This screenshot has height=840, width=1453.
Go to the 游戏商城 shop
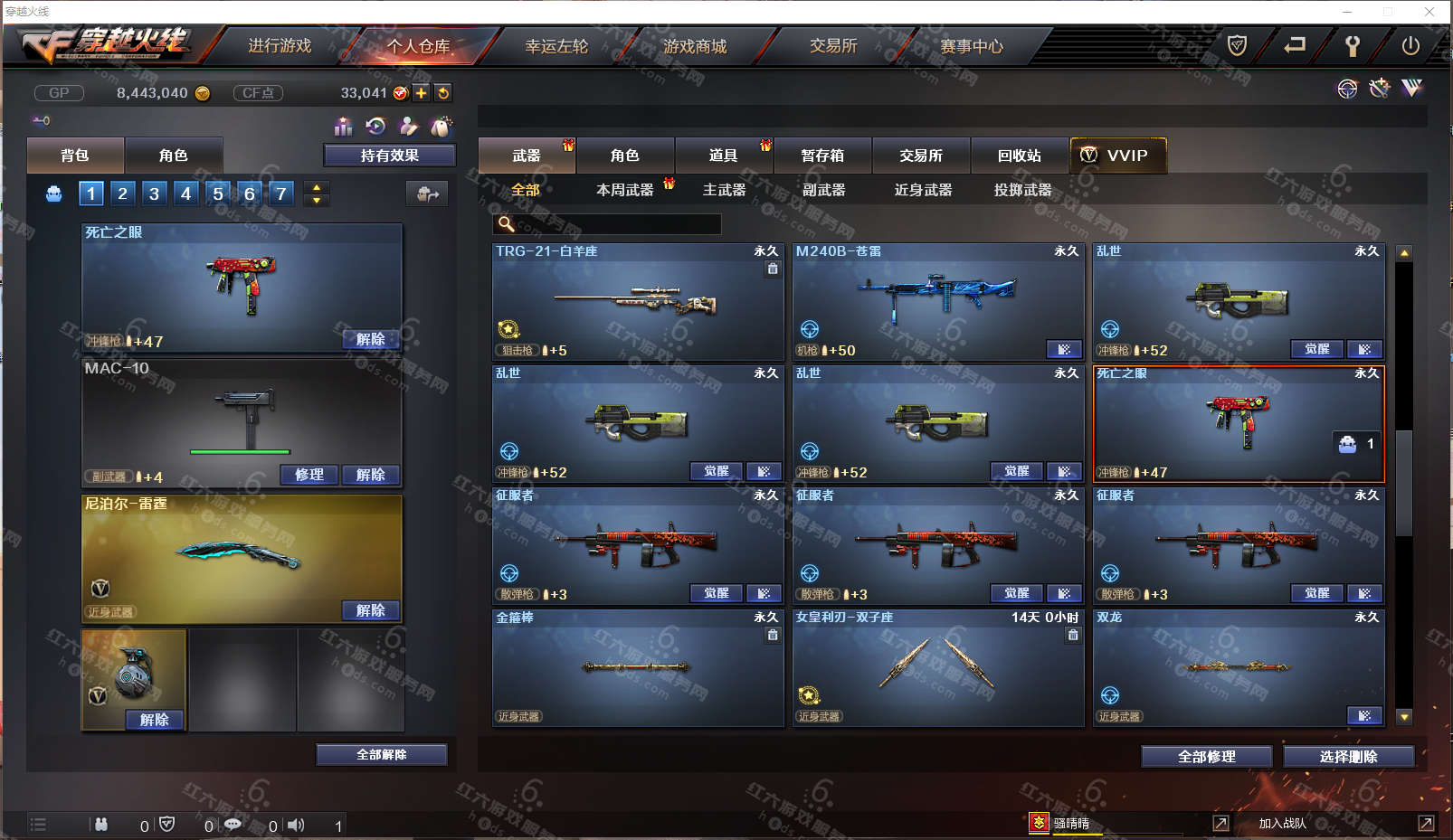695,46
